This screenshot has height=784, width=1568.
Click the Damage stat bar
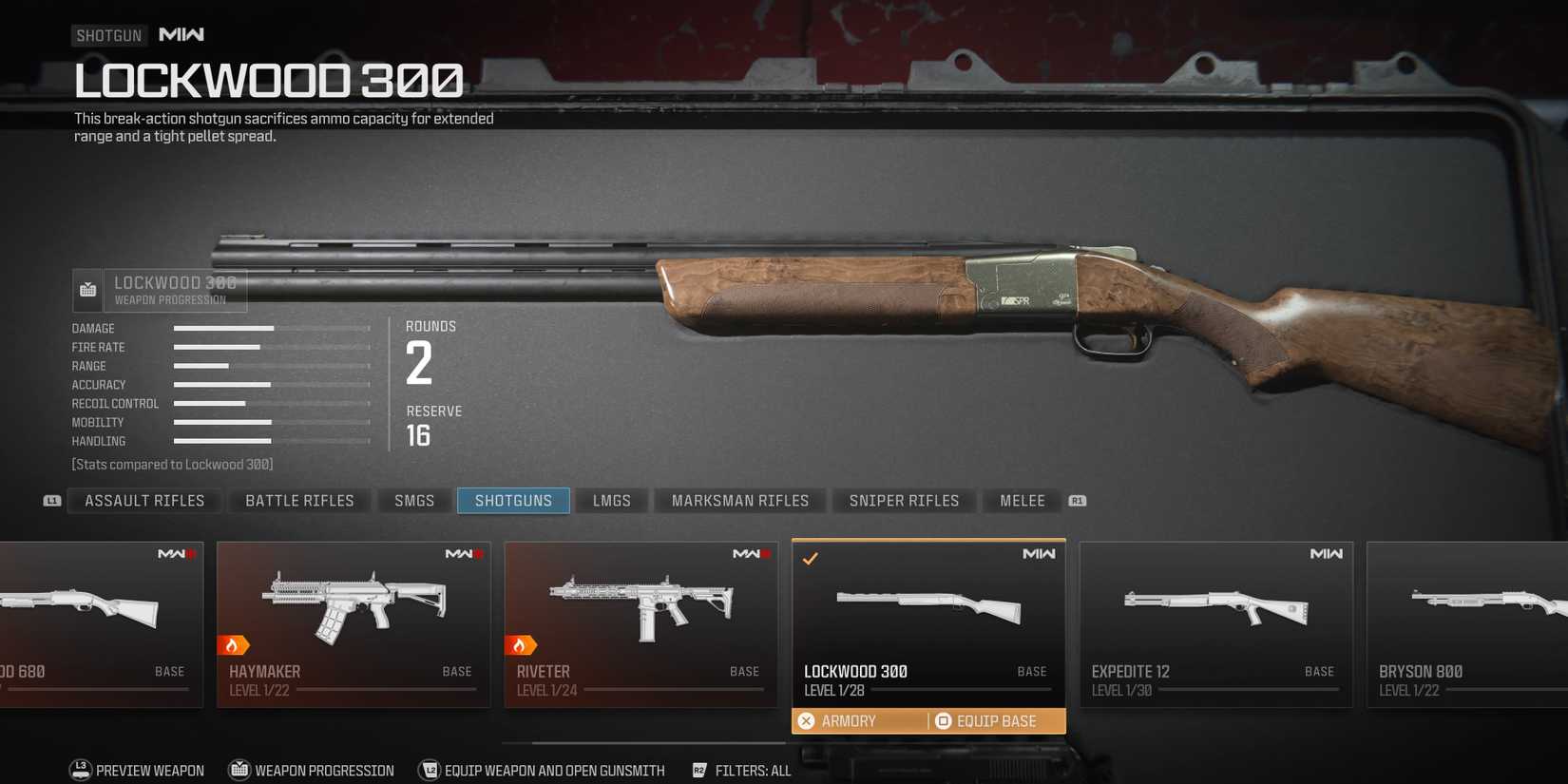[x=223, y=328]
